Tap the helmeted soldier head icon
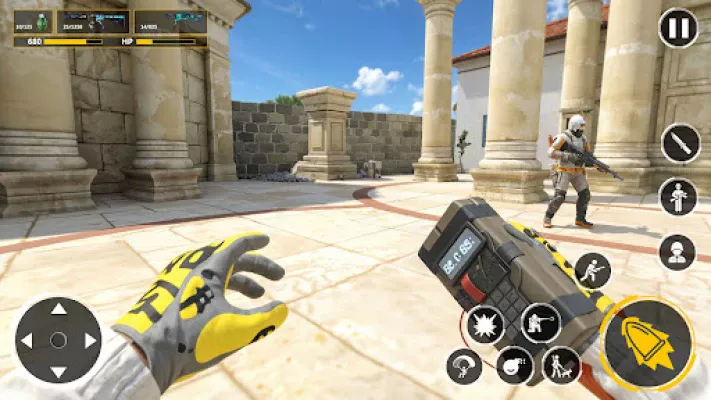The image size is (711, 400). tap(677, 251)
